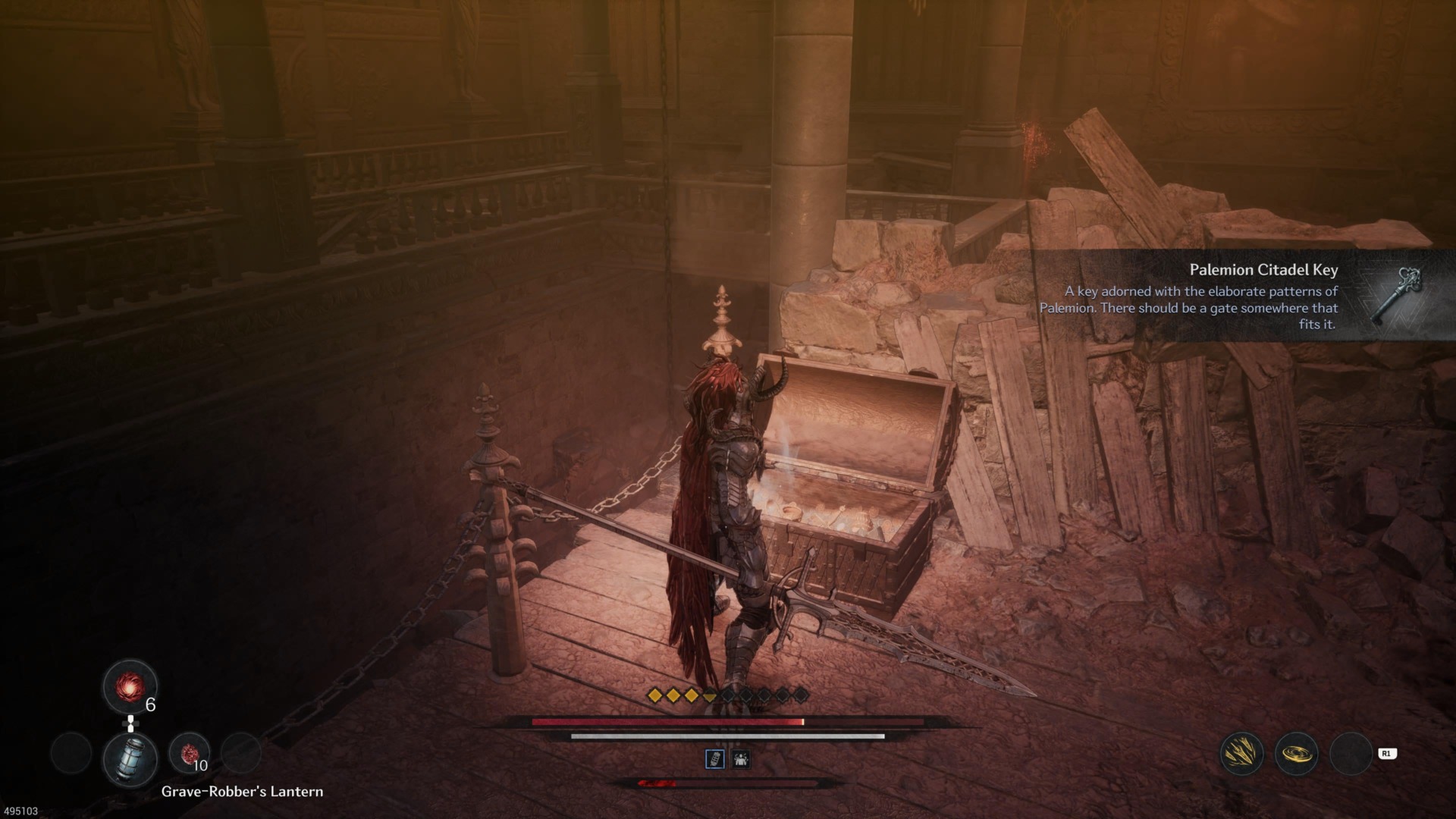Click the key description text about the gate
This screenshot has height=819, width=1456.
point(1202,309)
